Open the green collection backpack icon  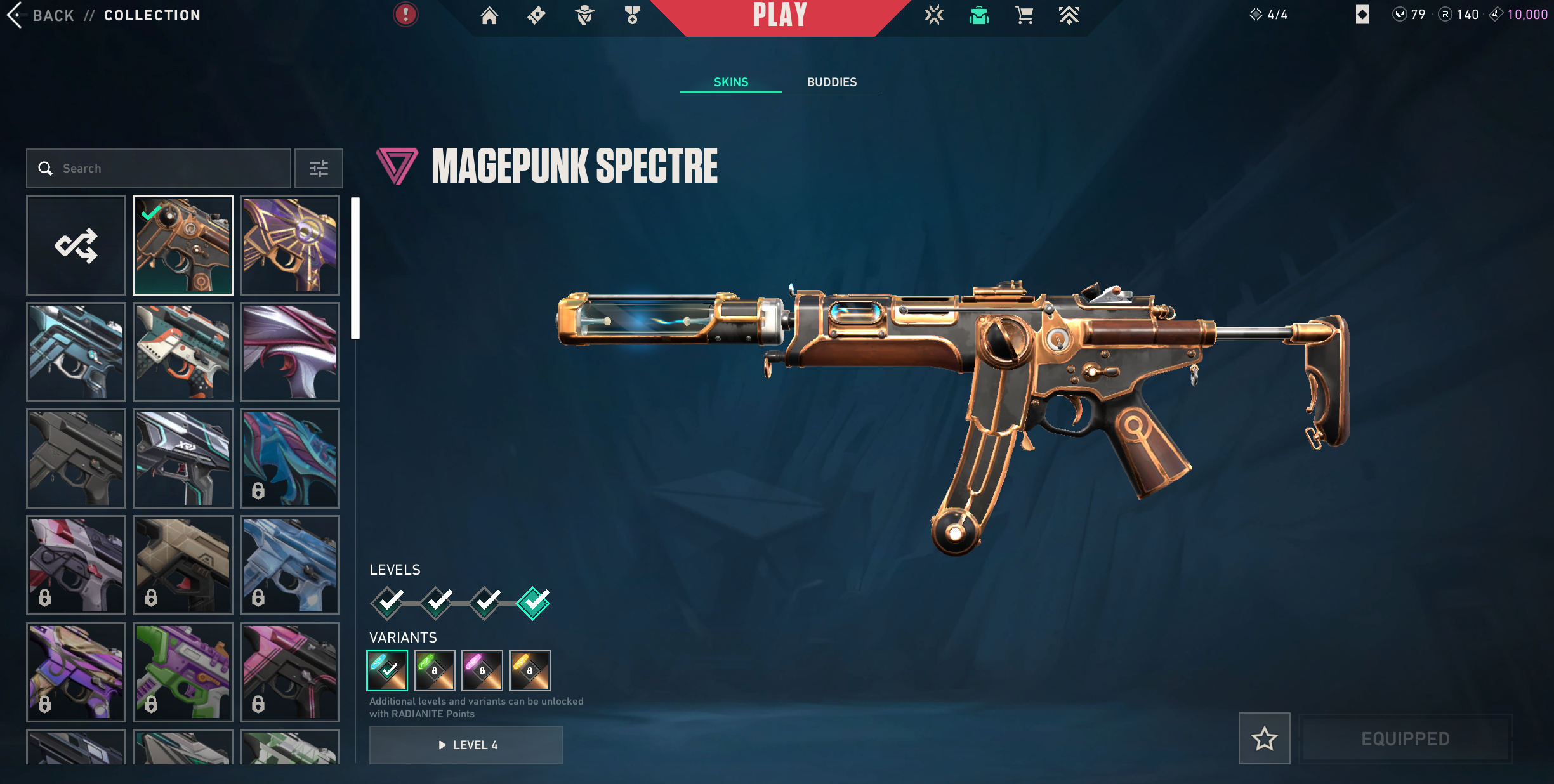point(979,15)
